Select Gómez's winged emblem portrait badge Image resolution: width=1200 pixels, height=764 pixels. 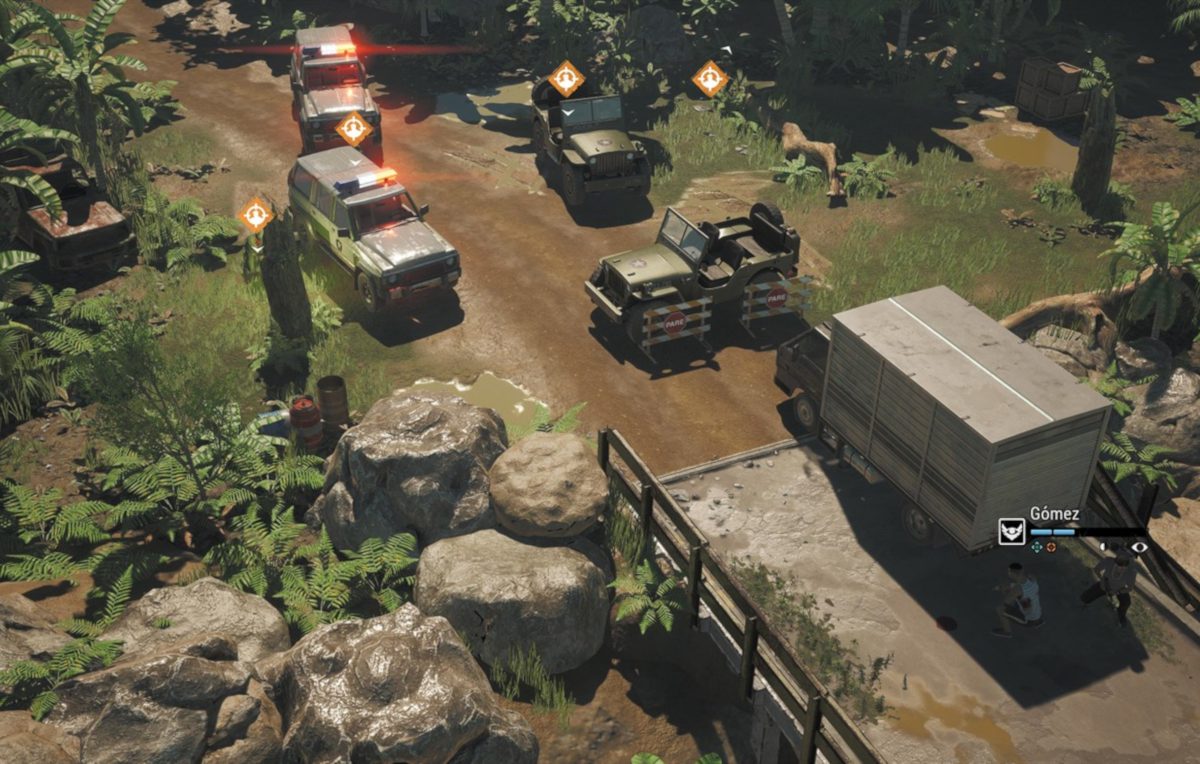pos(1011,531)
